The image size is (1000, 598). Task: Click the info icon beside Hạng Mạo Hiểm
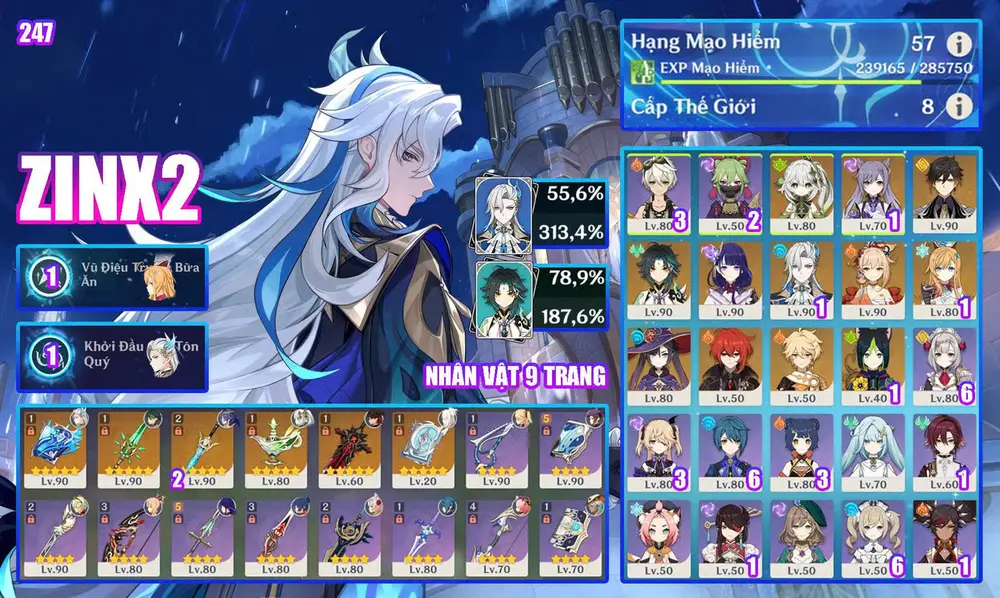click(x=959, y=44)
